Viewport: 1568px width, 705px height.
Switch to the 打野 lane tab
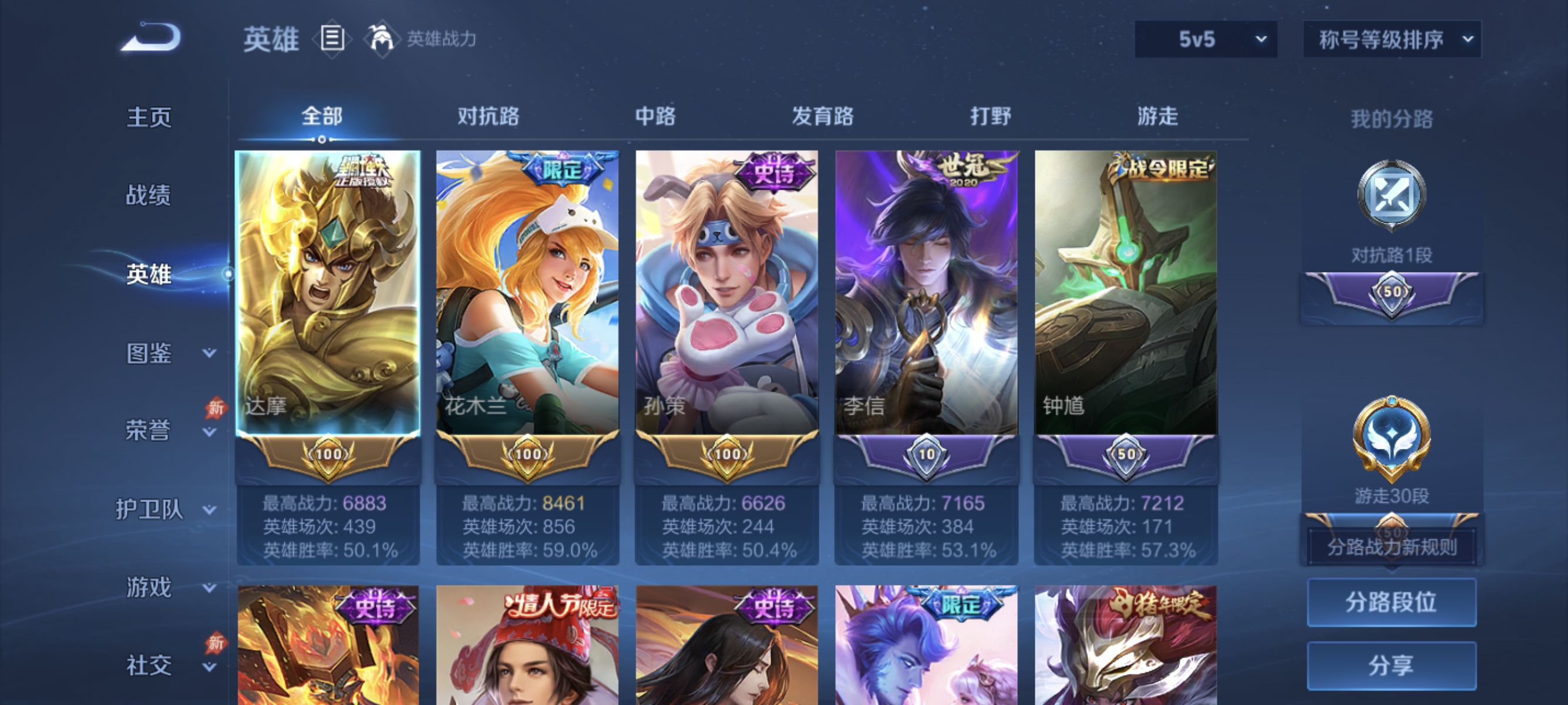point(991,116)
